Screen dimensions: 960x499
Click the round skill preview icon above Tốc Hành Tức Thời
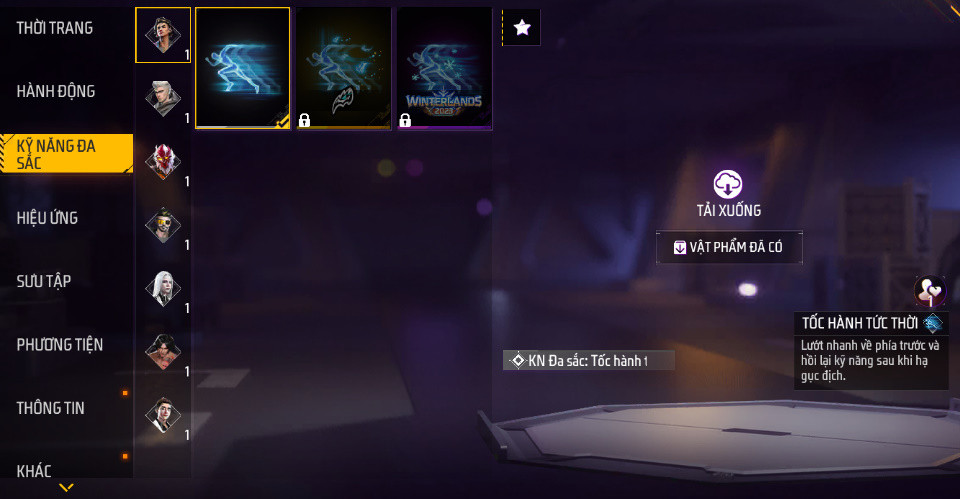(930, 291)
